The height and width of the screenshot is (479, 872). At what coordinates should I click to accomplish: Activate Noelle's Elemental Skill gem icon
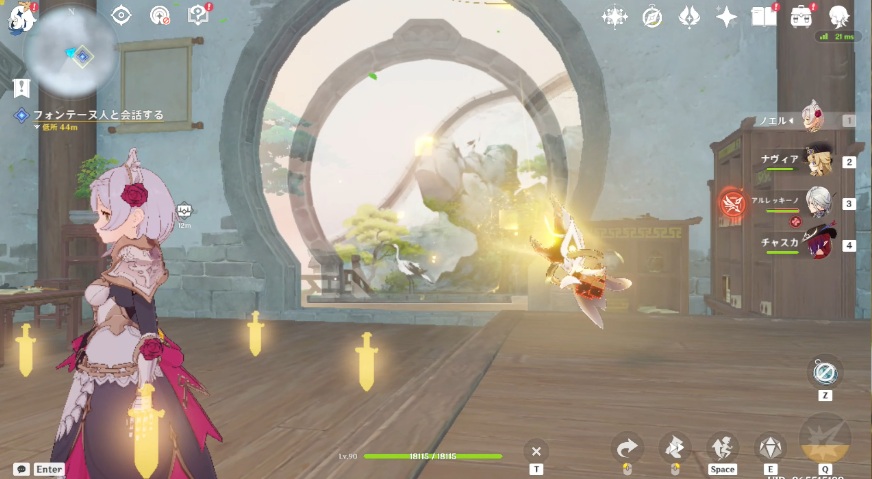coord(770,447)
